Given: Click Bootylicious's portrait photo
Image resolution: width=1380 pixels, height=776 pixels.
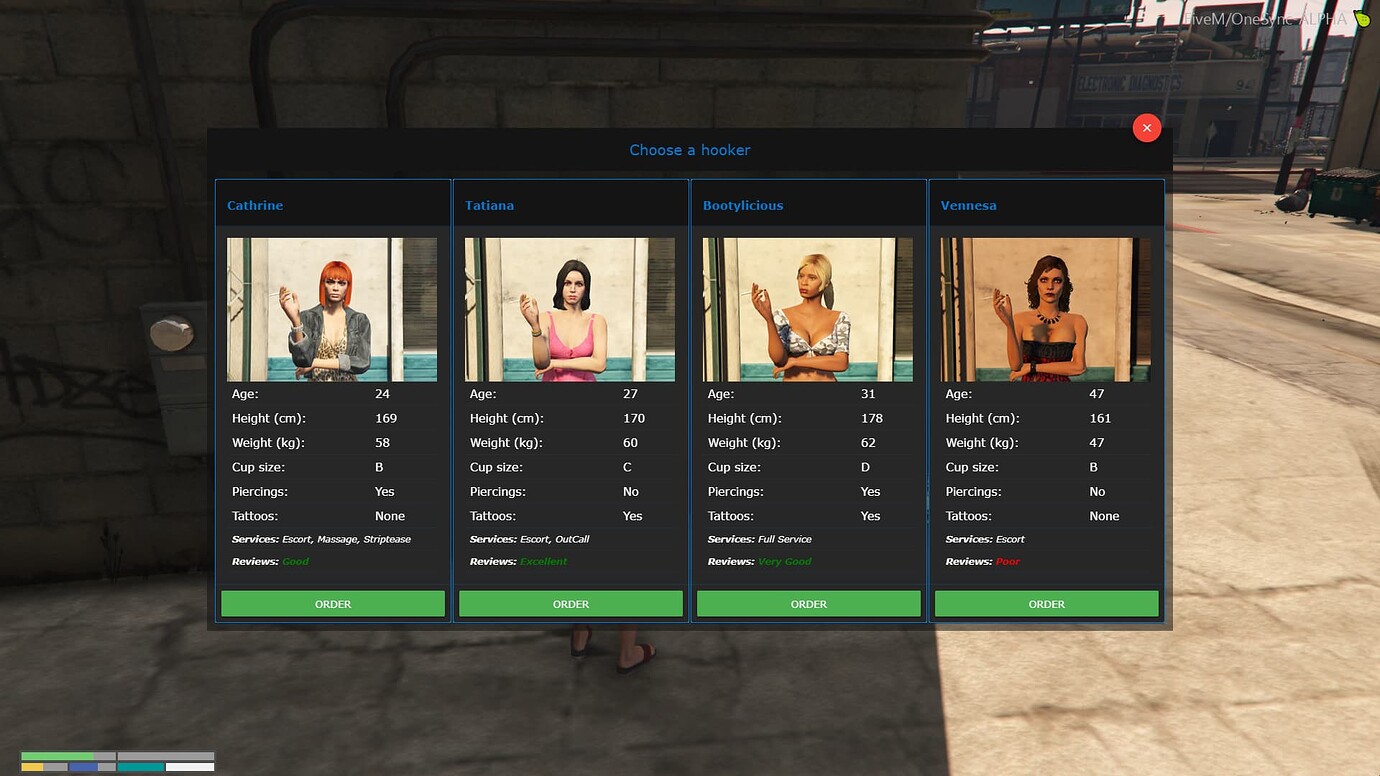Looking at the screenshot, I should 807,308.
